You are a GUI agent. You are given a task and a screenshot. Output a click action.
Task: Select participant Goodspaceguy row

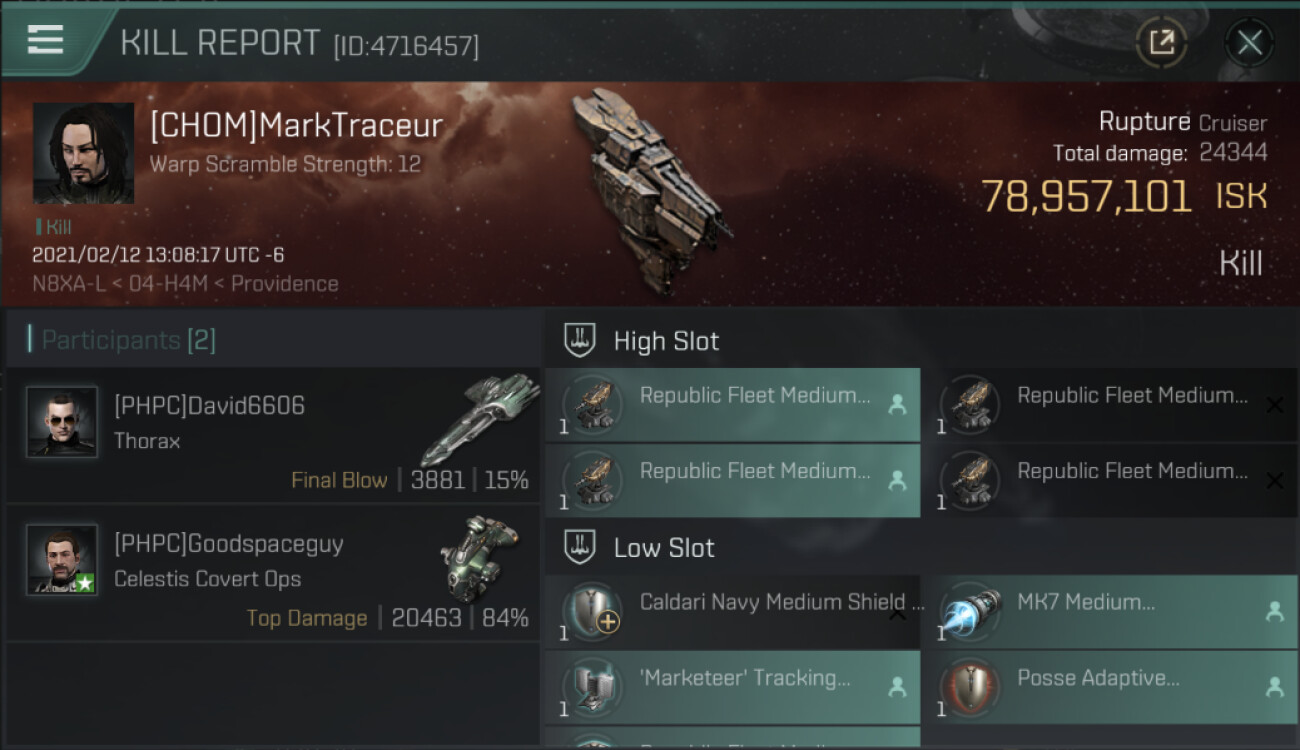click(272, 573)
